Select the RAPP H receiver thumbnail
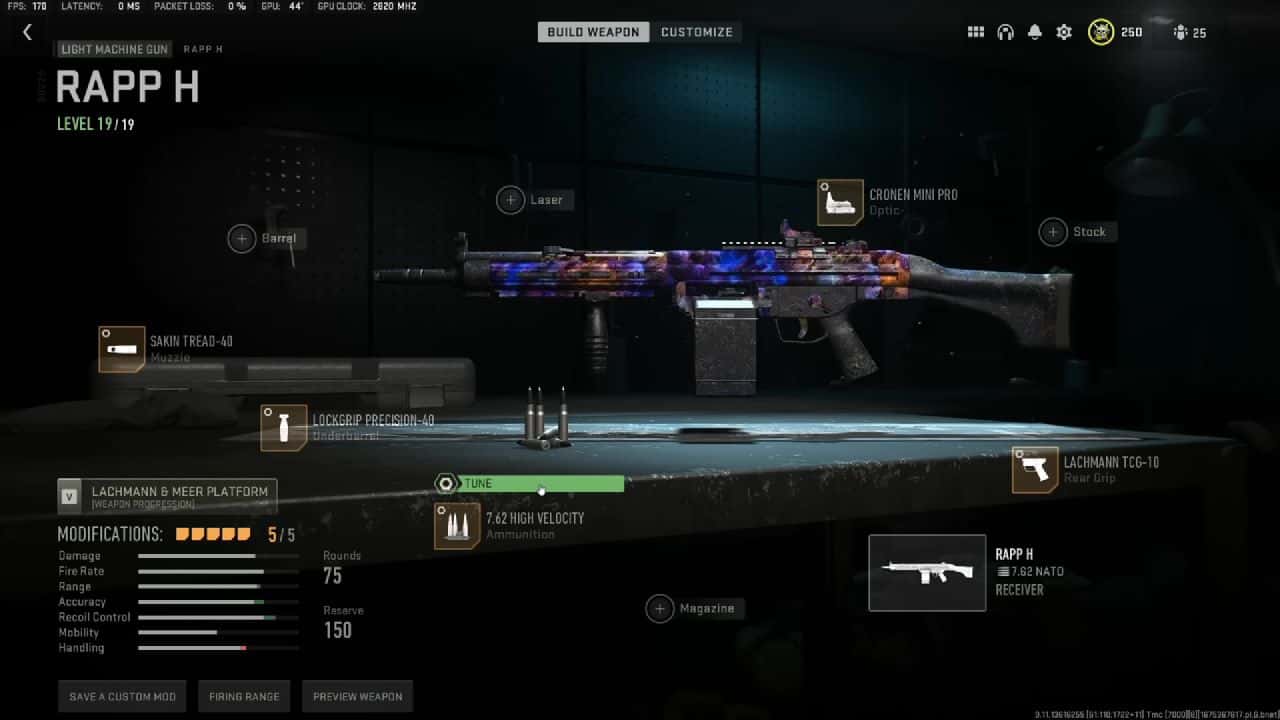Image resolution: width=1280 pixels, height=720 pixels. 926,572
